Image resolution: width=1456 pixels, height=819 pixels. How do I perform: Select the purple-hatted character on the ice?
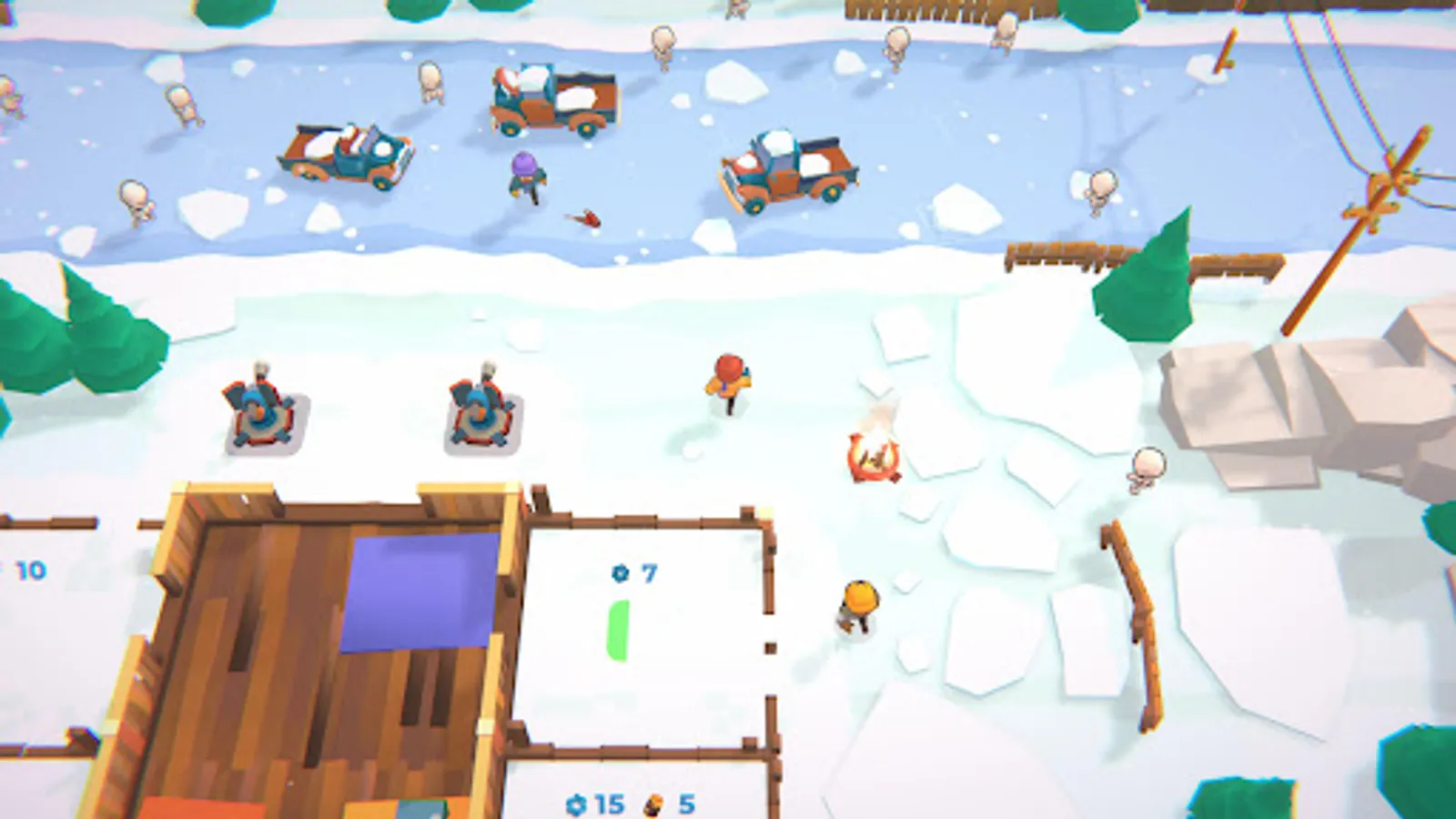tap(521, 176)
